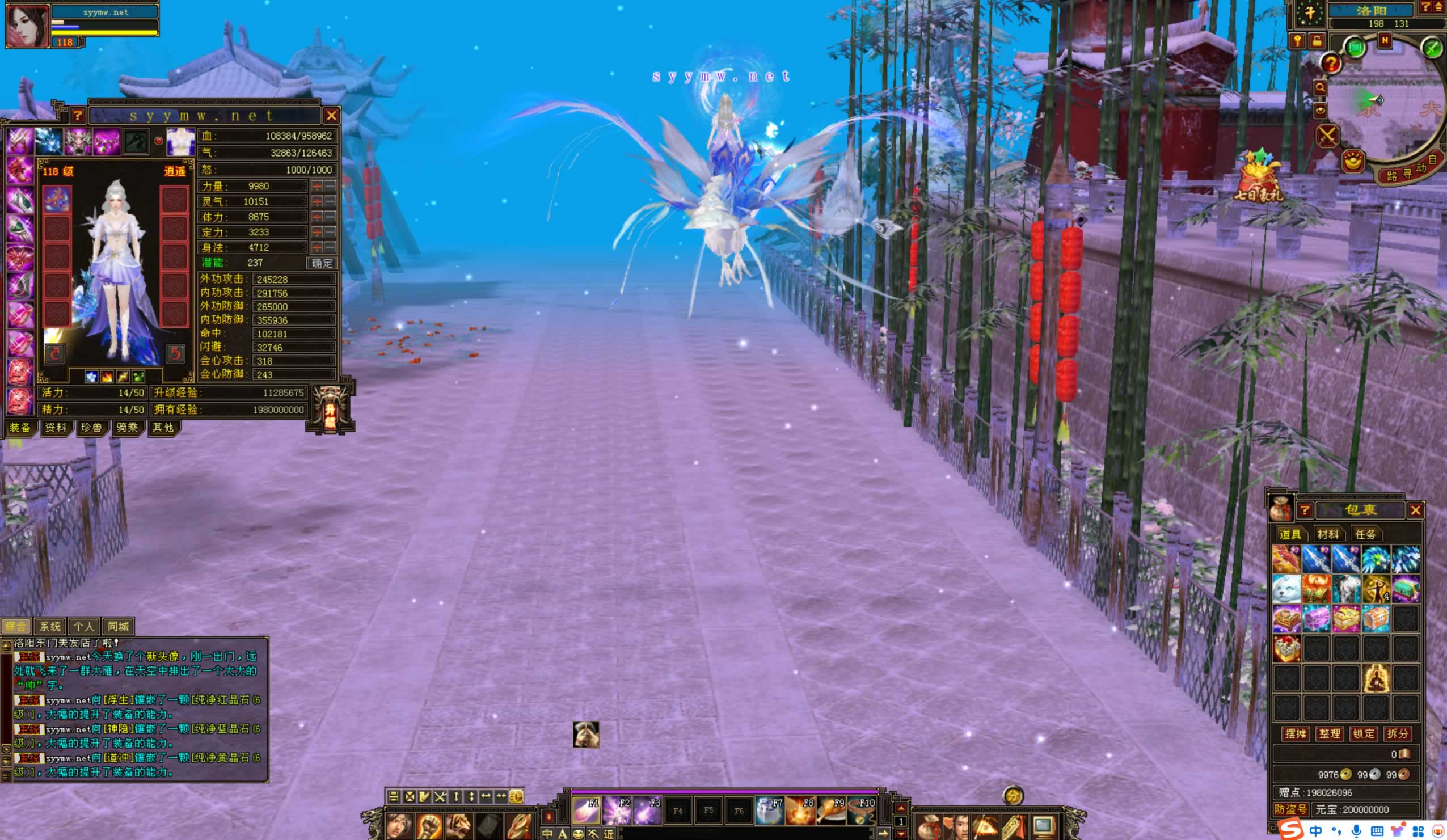Sort the bag with 整理

tap(1329, 734)
